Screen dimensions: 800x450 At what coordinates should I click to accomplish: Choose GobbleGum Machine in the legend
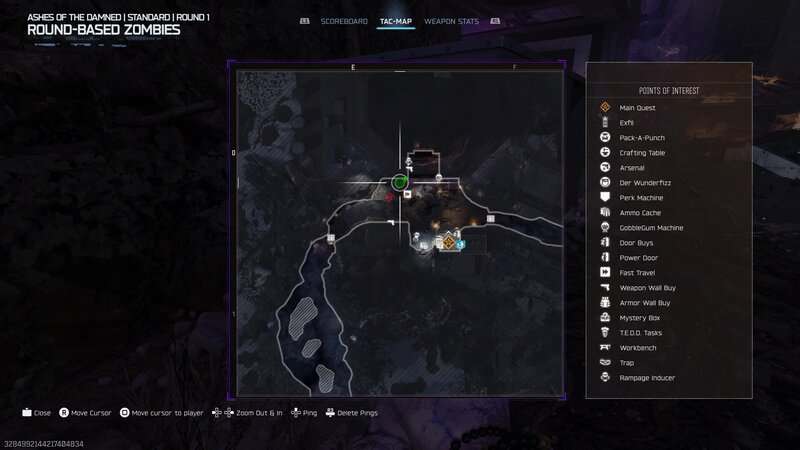[x=651, y=228]
